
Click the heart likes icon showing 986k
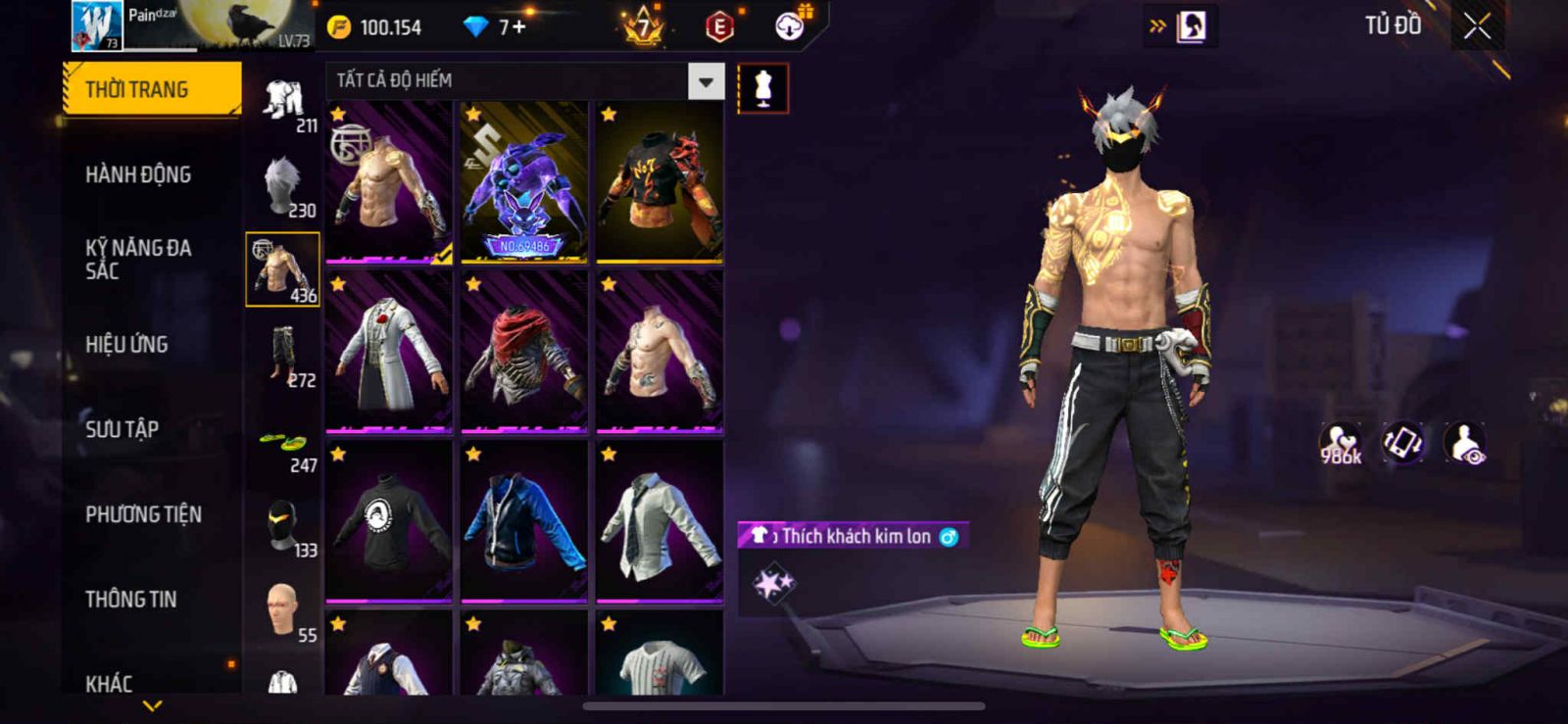1340,444
